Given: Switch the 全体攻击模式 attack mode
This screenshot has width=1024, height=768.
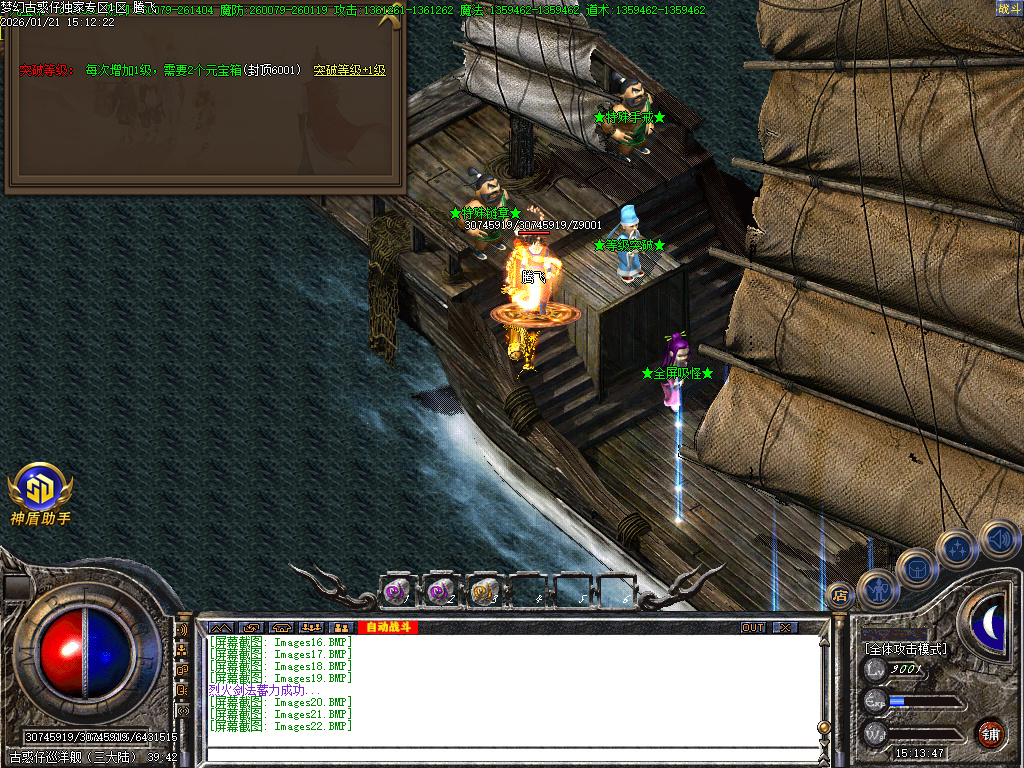Looking at the screenshot, I should coord(906,648).
